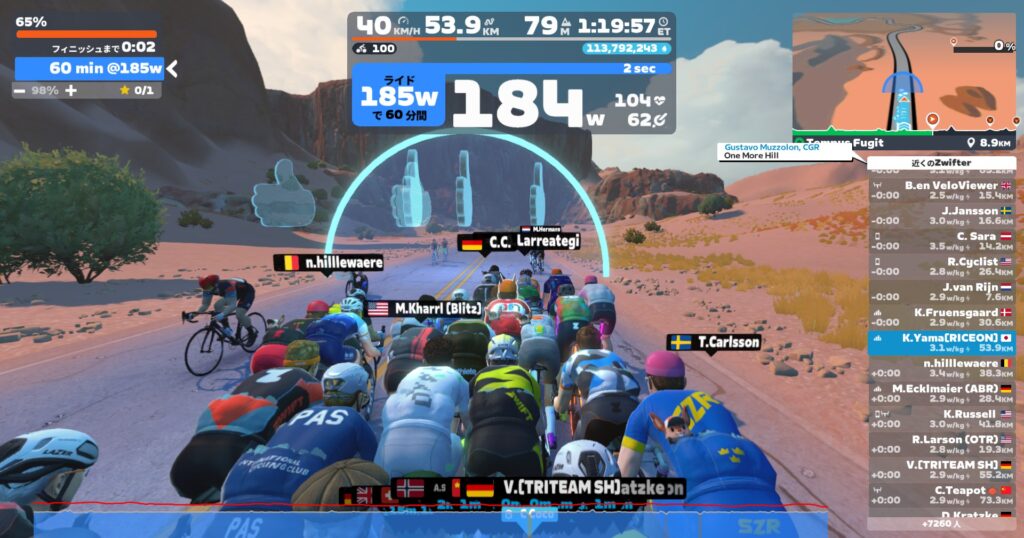Collapse workout panel with the arrow
This screenshot has height=538, width=1024.
[x=172, y=68]
